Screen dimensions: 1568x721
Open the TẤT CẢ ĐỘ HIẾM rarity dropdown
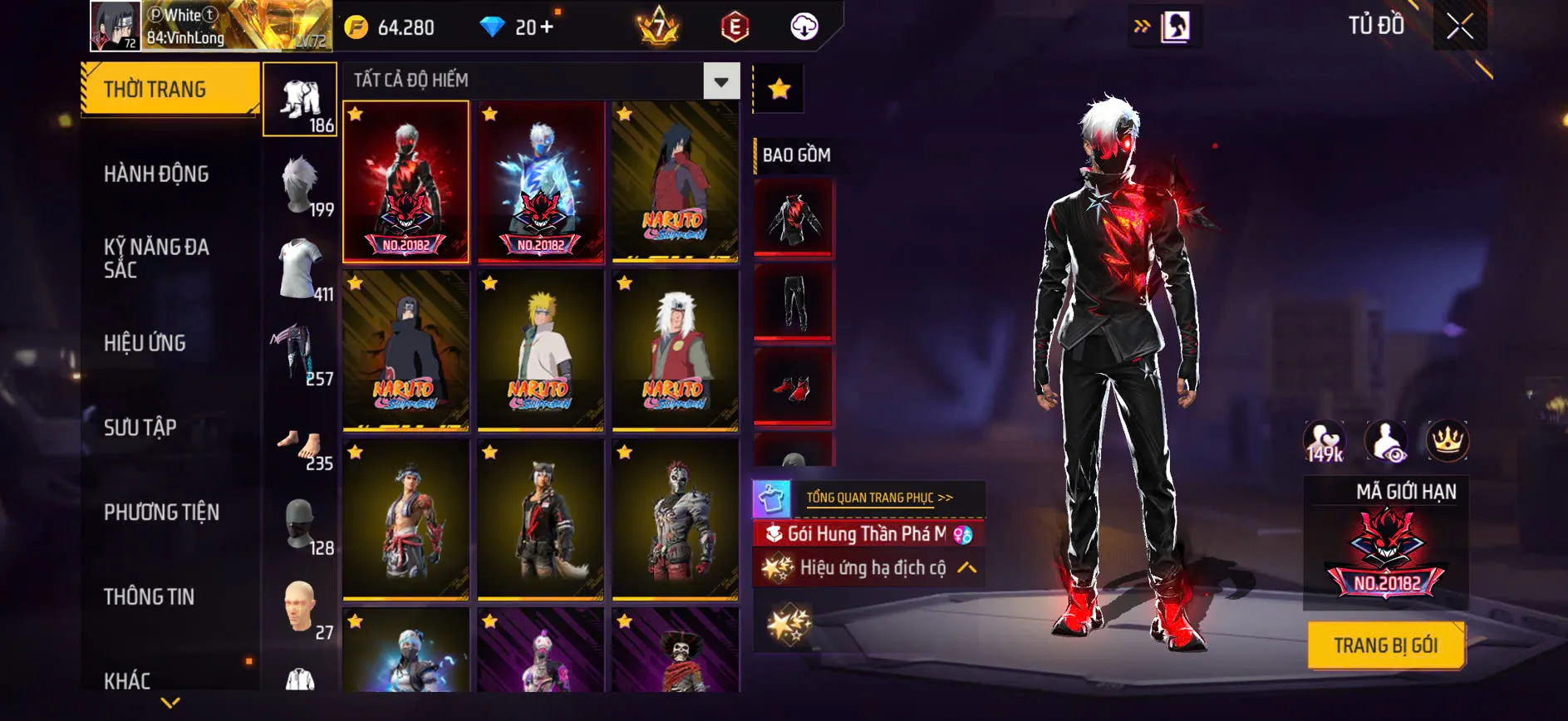(x=720, y=81)
